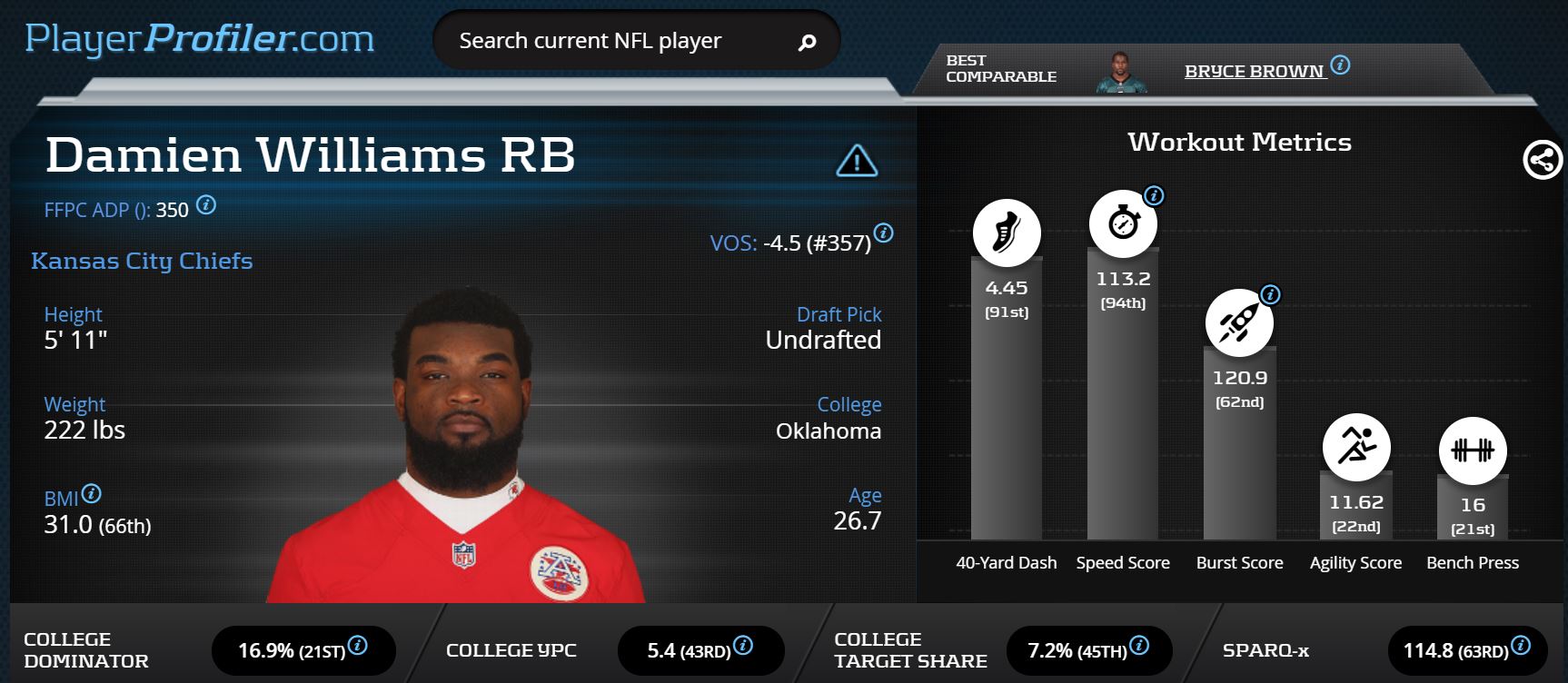Show FFPC ADP info tooltip
The image size is (1568, 683).
[x=206, y=205]
